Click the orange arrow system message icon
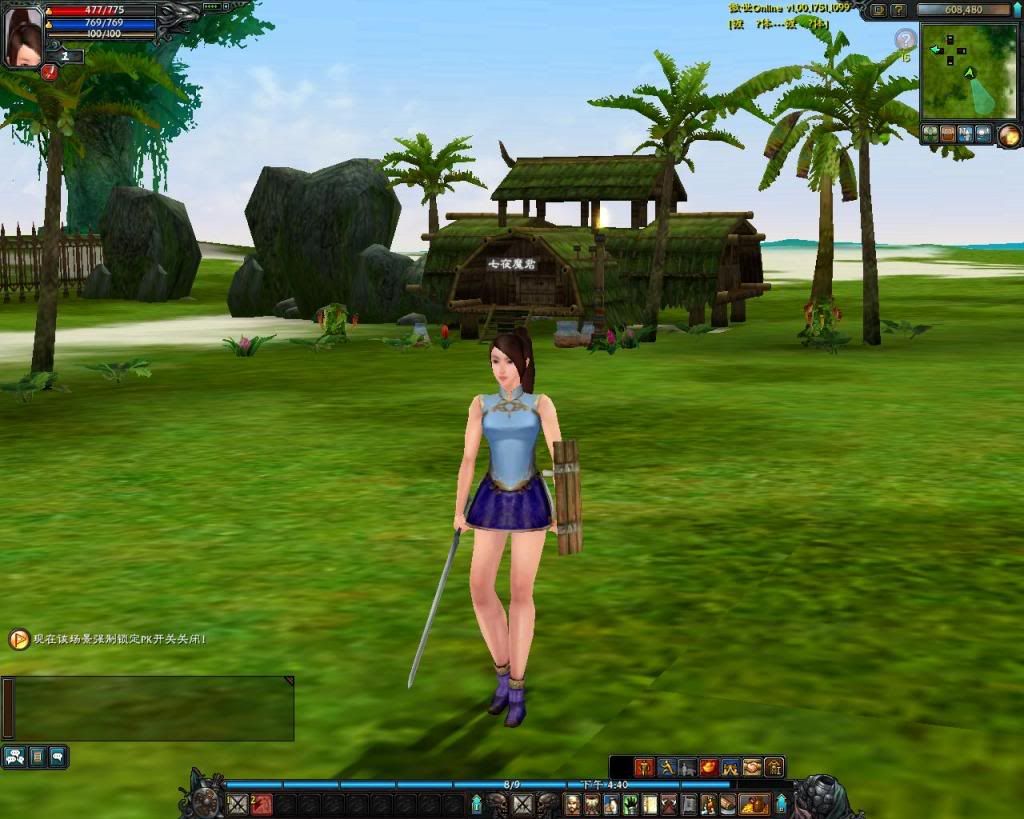Screen dimensions: 1024x819 click(18, 639)
